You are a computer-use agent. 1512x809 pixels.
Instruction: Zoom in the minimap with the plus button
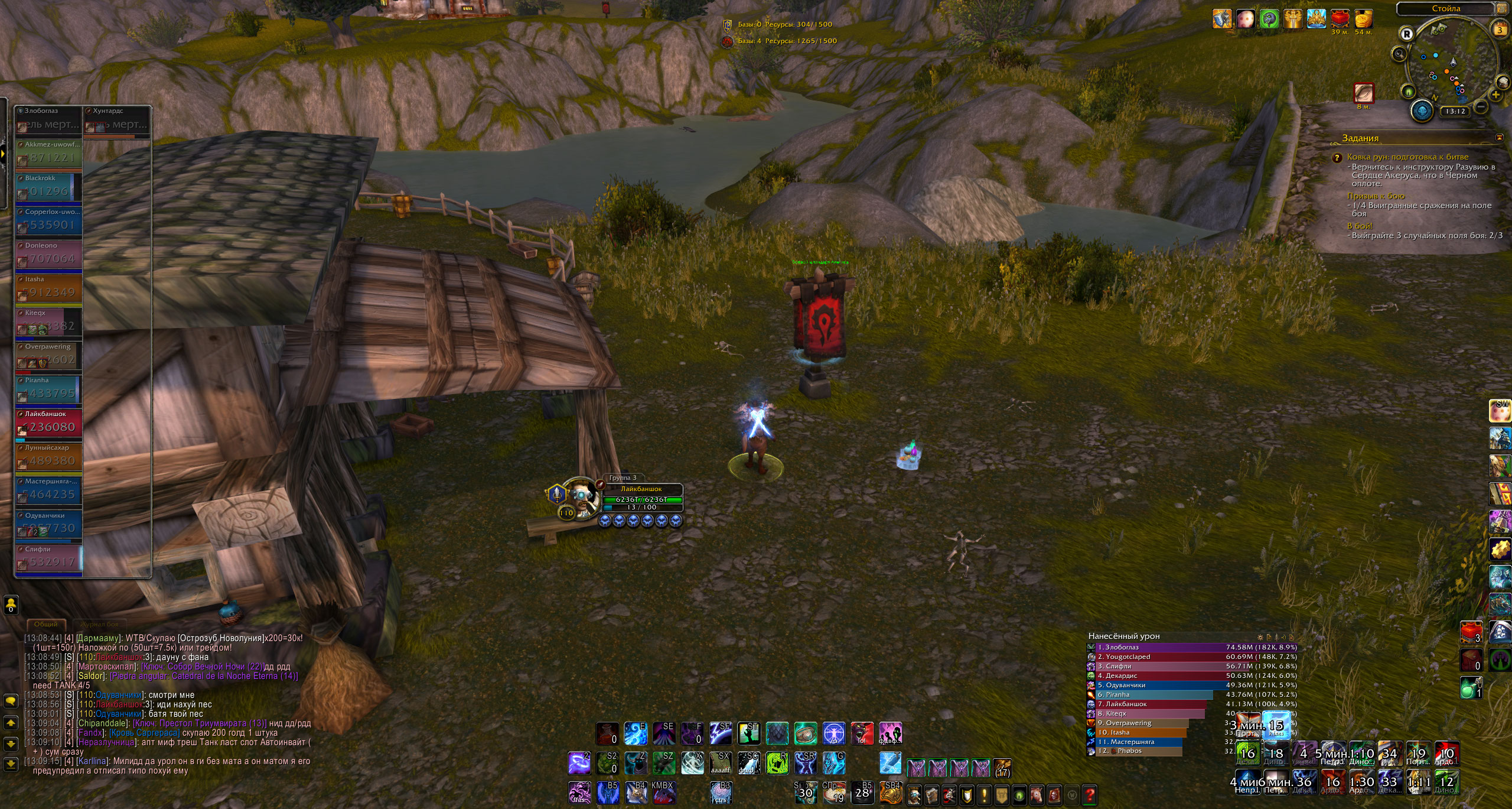[x=1495, y=95]
